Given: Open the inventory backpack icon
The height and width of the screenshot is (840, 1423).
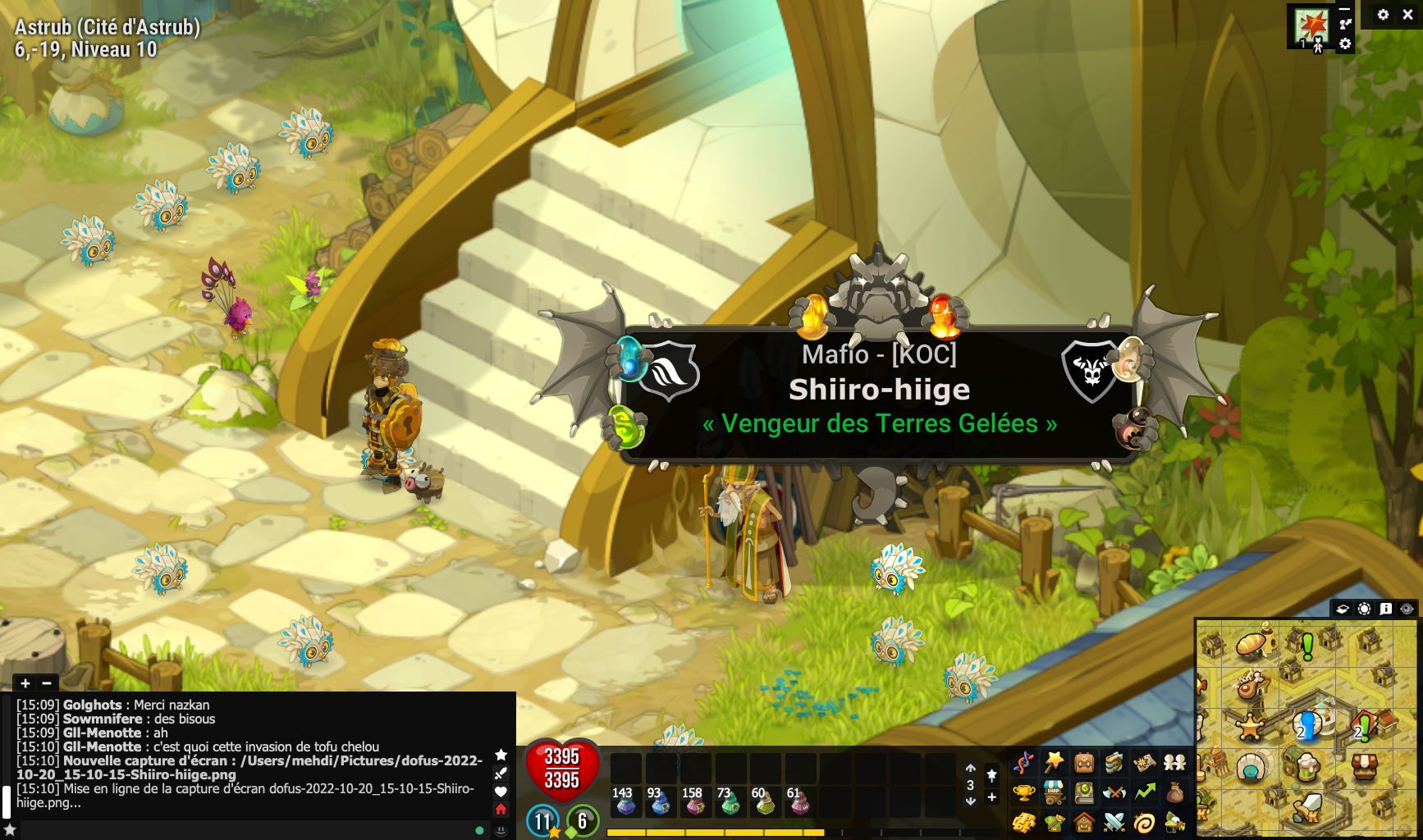Looking at the screenshot, I should click(1084, 763).
